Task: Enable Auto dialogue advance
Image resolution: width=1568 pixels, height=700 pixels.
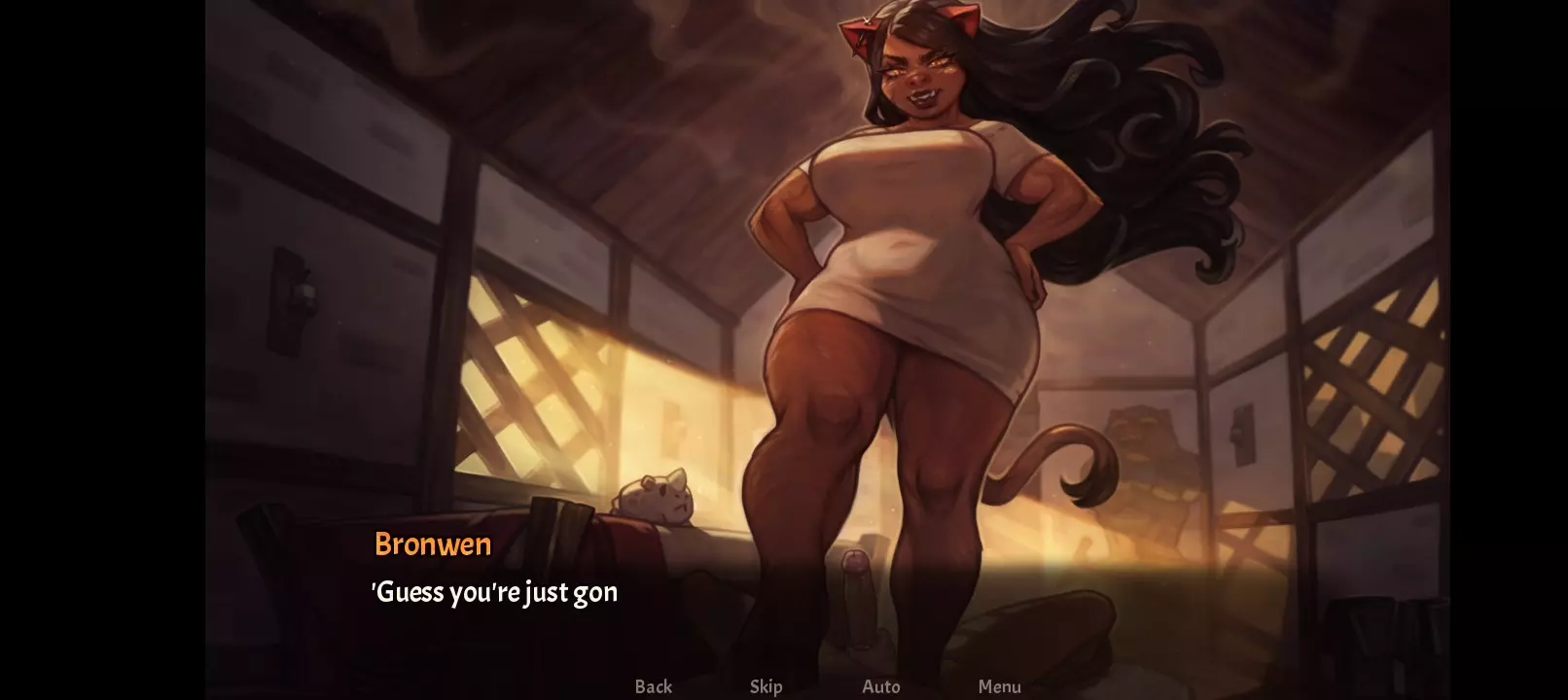Action: click(x=880, y=686)
